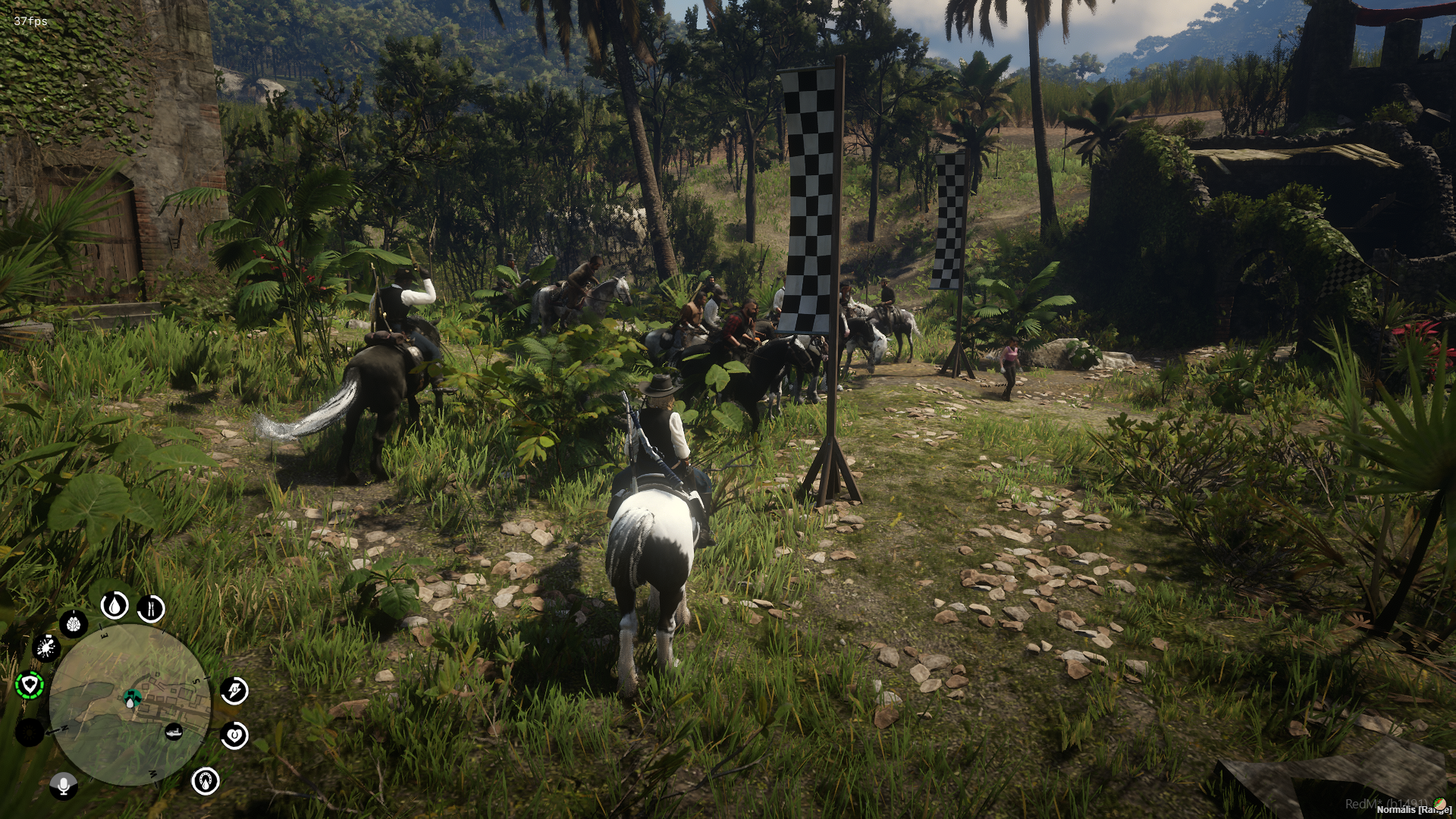Toggle the microphone voice icon
The width and height of the screenshot is (1456, 819).
63,785
